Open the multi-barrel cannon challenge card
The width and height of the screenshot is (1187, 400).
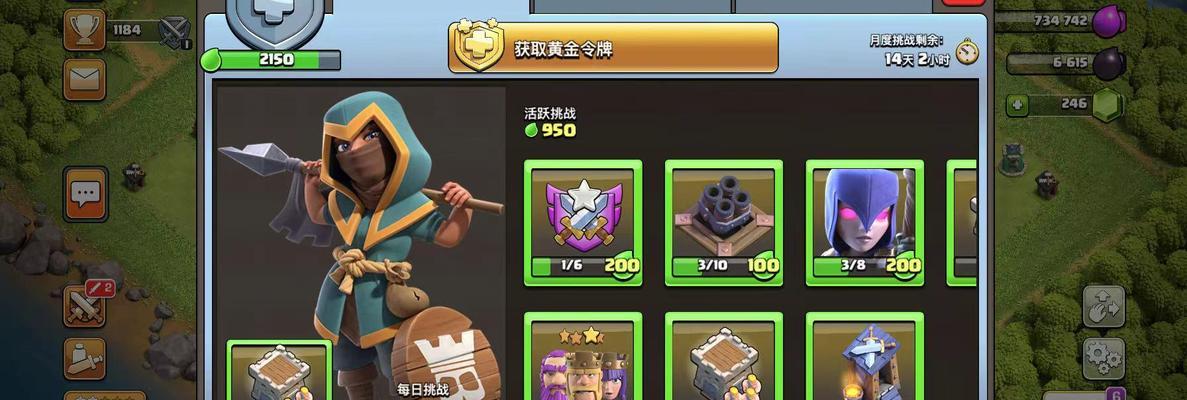coord(724,222)
